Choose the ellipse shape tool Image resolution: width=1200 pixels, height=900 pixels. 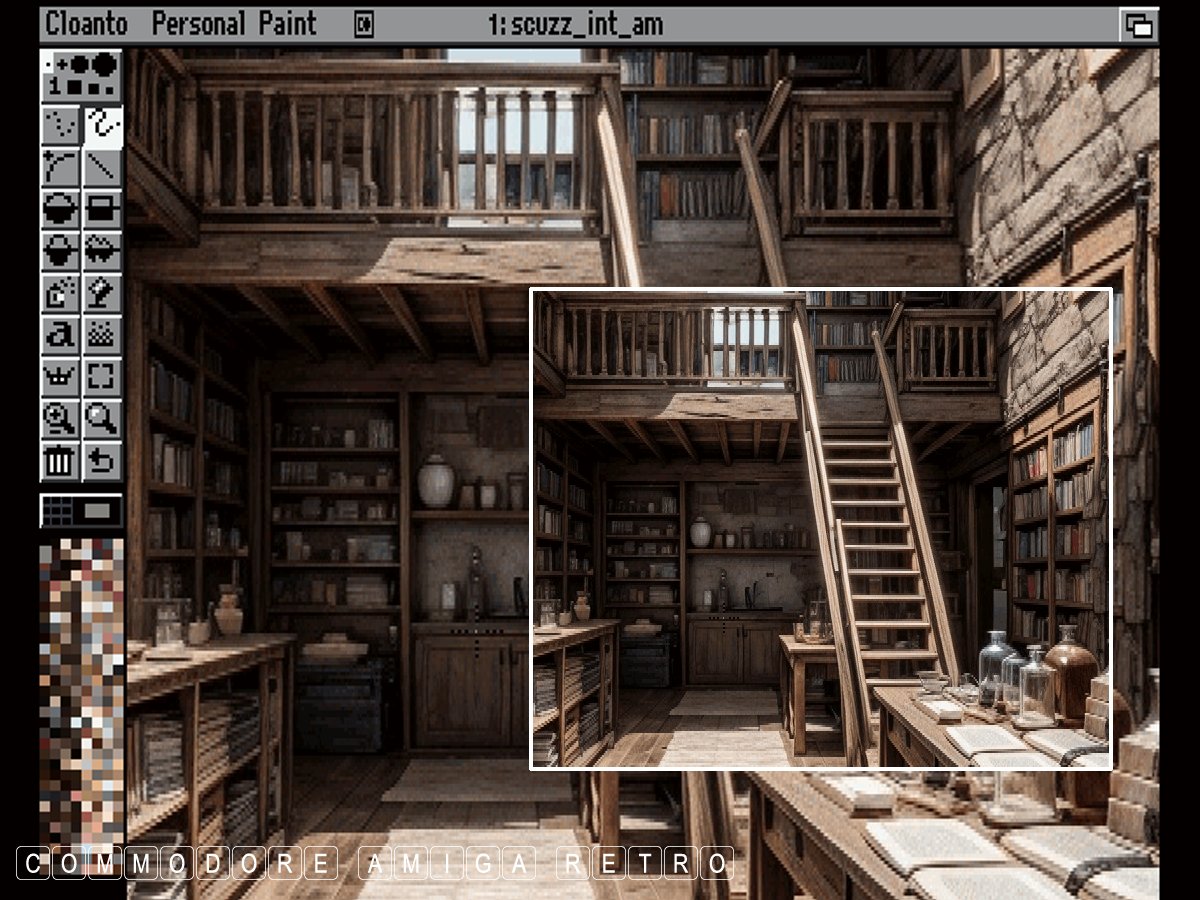pyautogui.click(x=61, y=209)
